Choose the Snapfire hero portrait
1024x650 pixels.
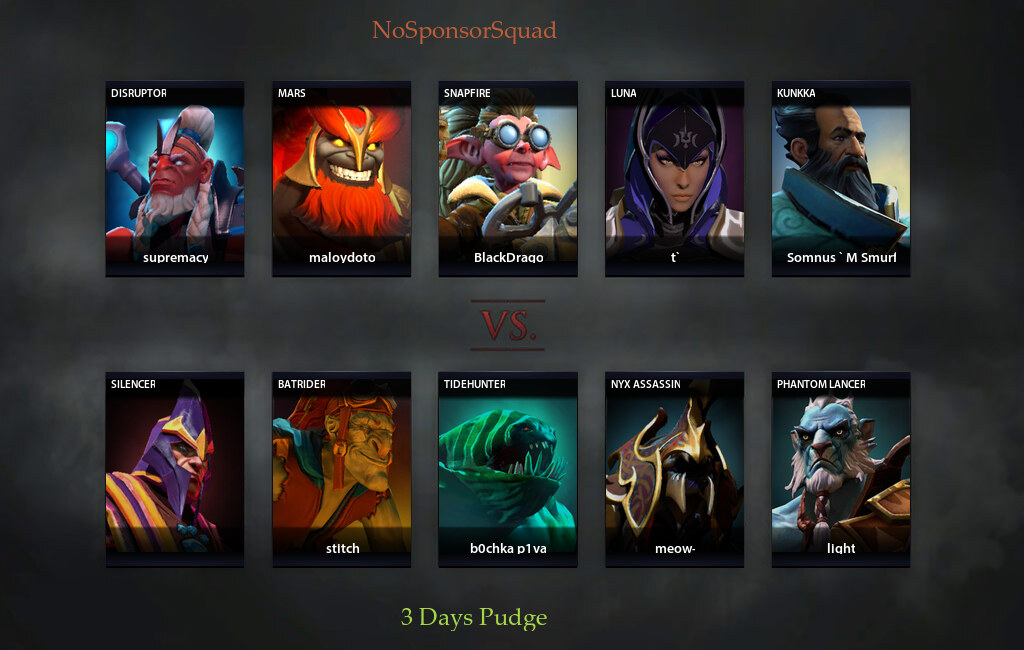point(508,178)
